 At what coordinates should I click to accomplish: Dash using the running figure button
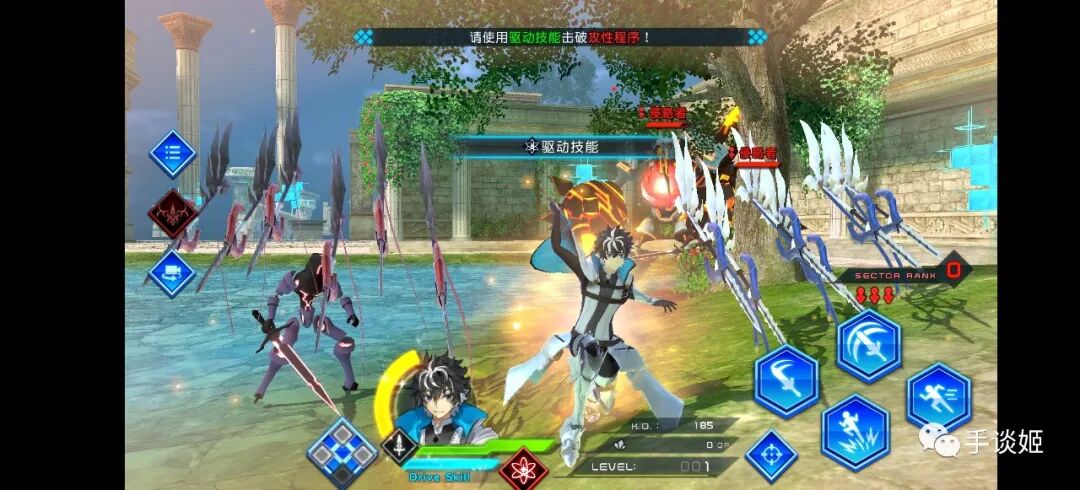[939, 397]
